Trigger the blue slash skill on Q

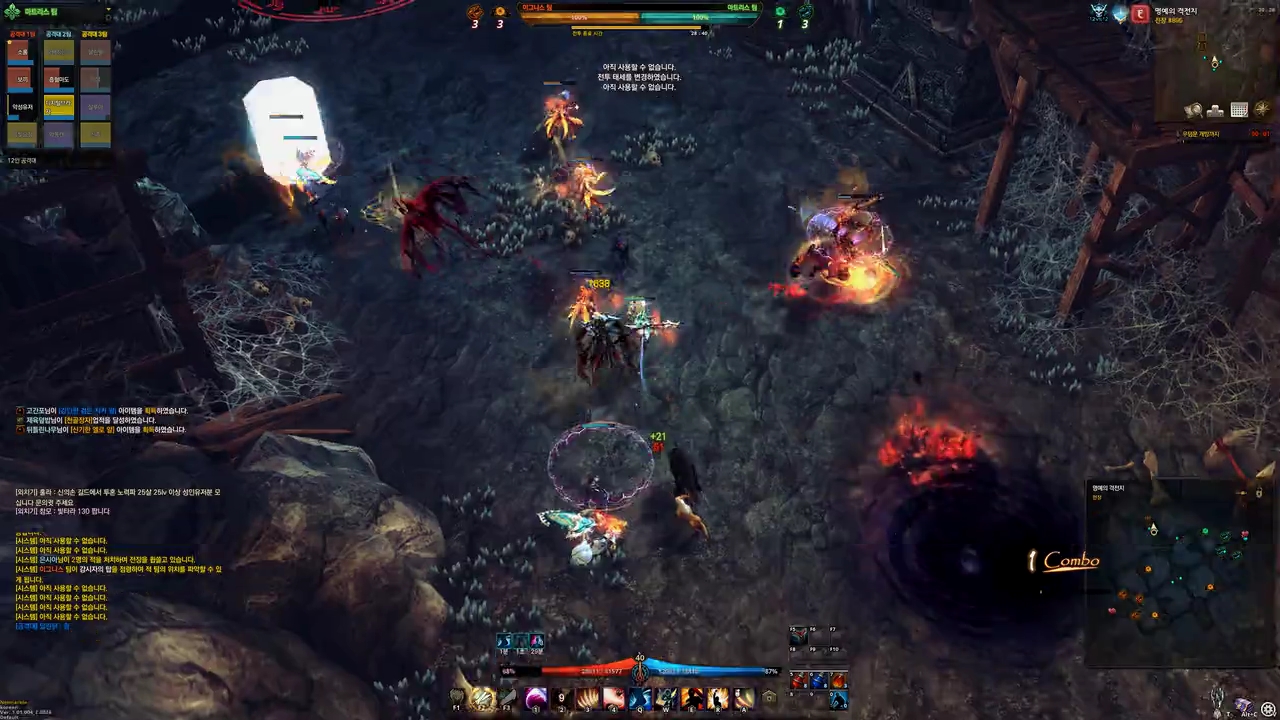click(640, 697)
